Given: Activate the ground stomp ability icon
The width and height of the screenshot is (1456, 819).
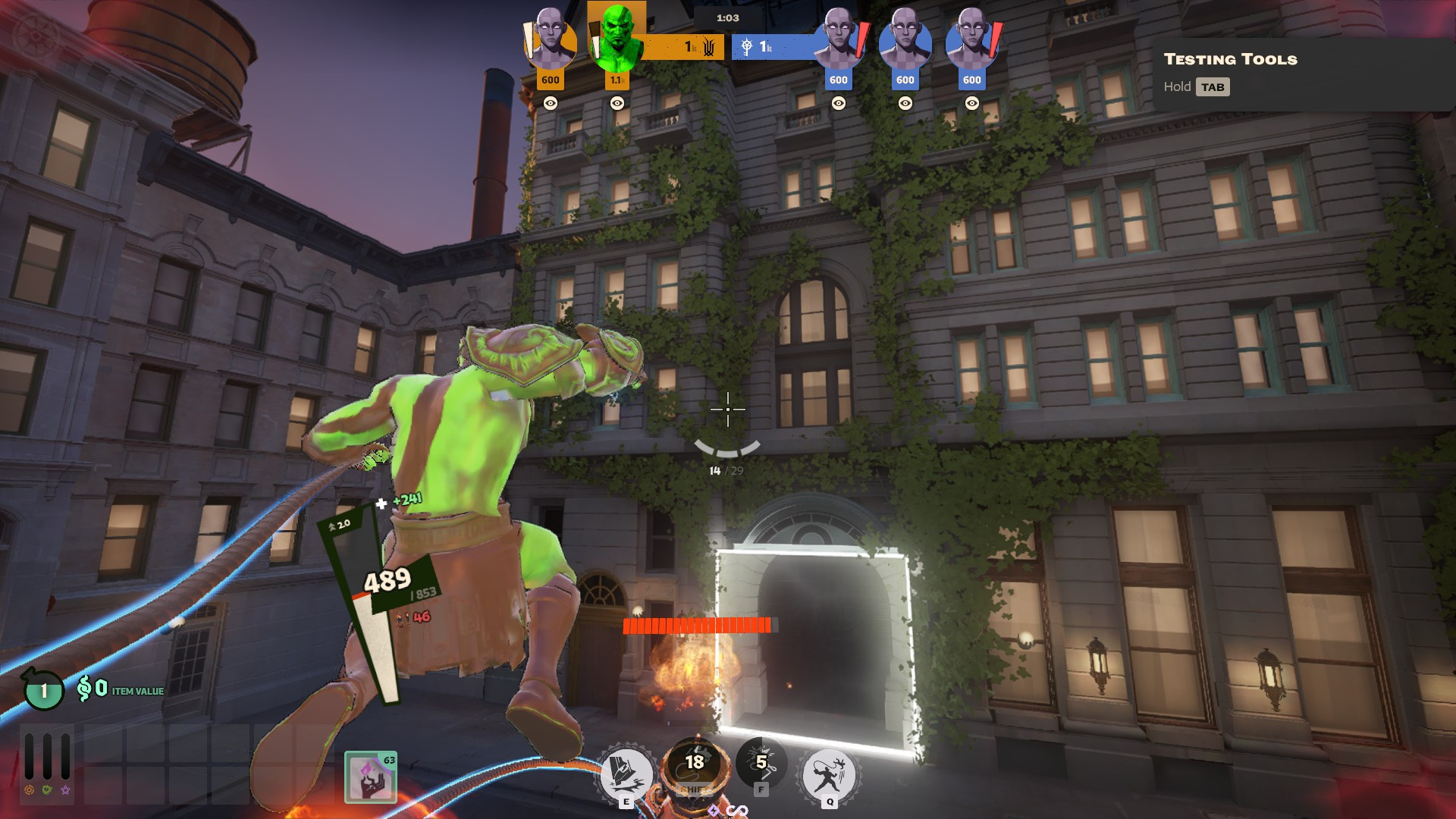Looking at the screenshot, I should (626, 773).
